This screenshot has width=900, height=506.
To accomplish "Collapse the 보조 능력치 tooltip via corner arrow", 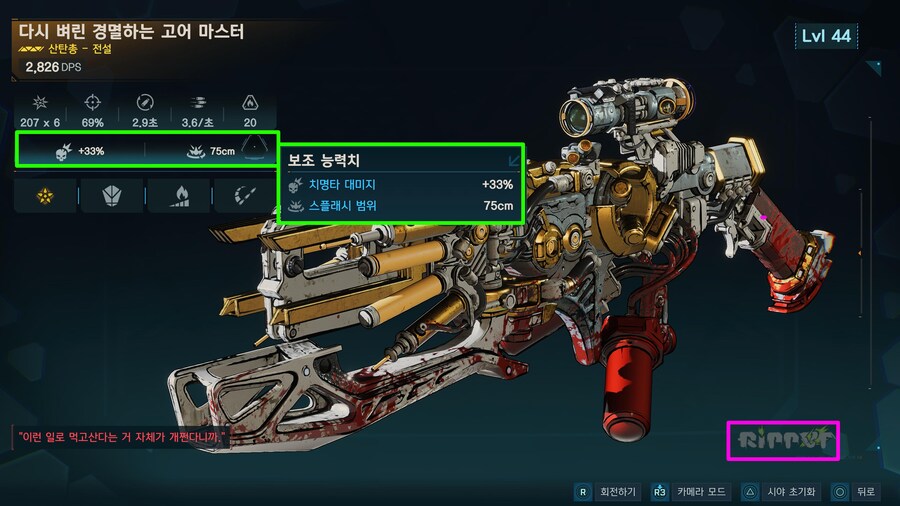I will tap(513, 159).
